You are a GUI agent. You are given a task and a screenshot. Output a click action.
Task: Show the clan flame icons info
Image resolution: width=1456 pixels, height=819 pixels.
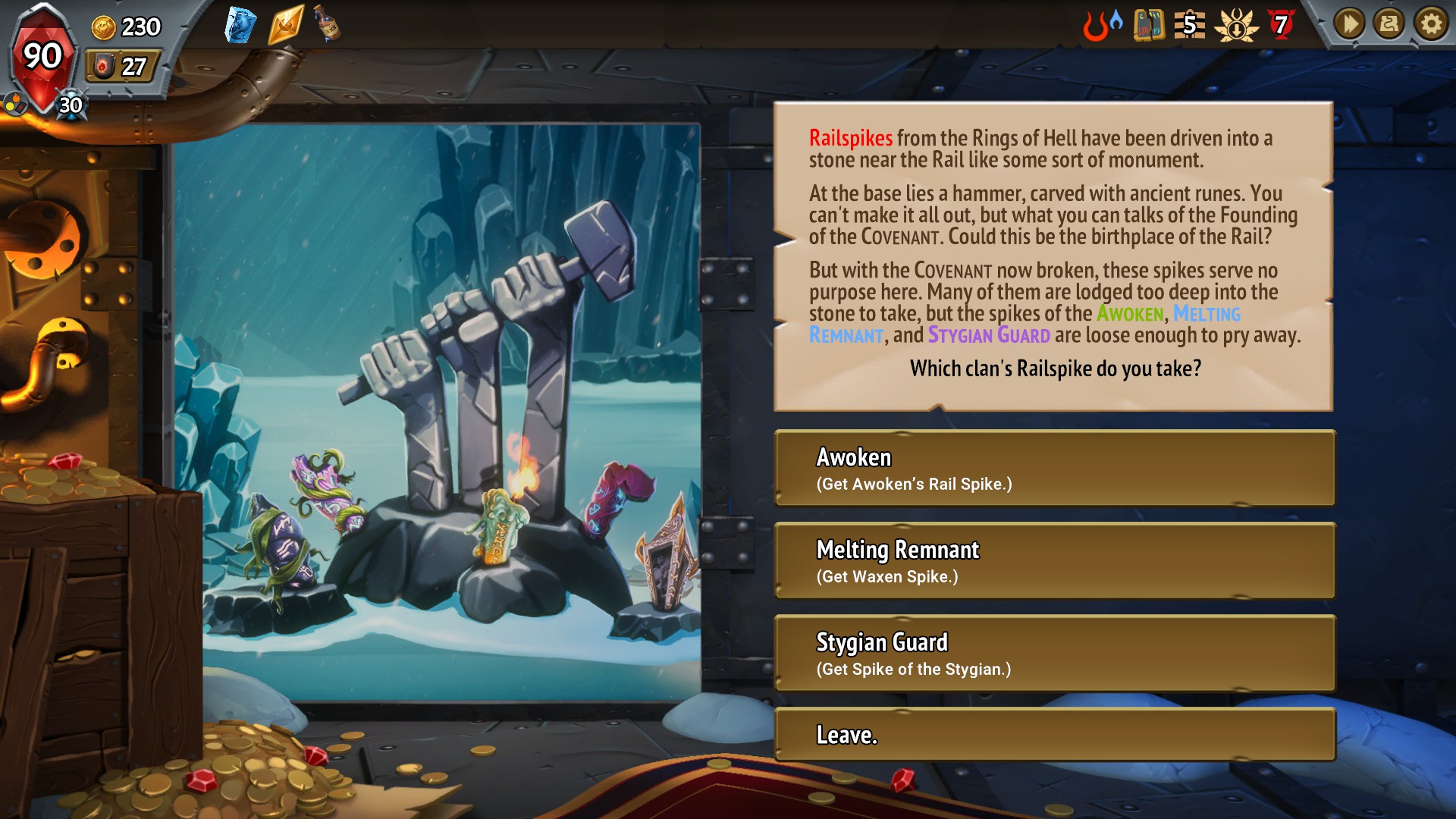pyautogui.click(x=1102, y=26)
